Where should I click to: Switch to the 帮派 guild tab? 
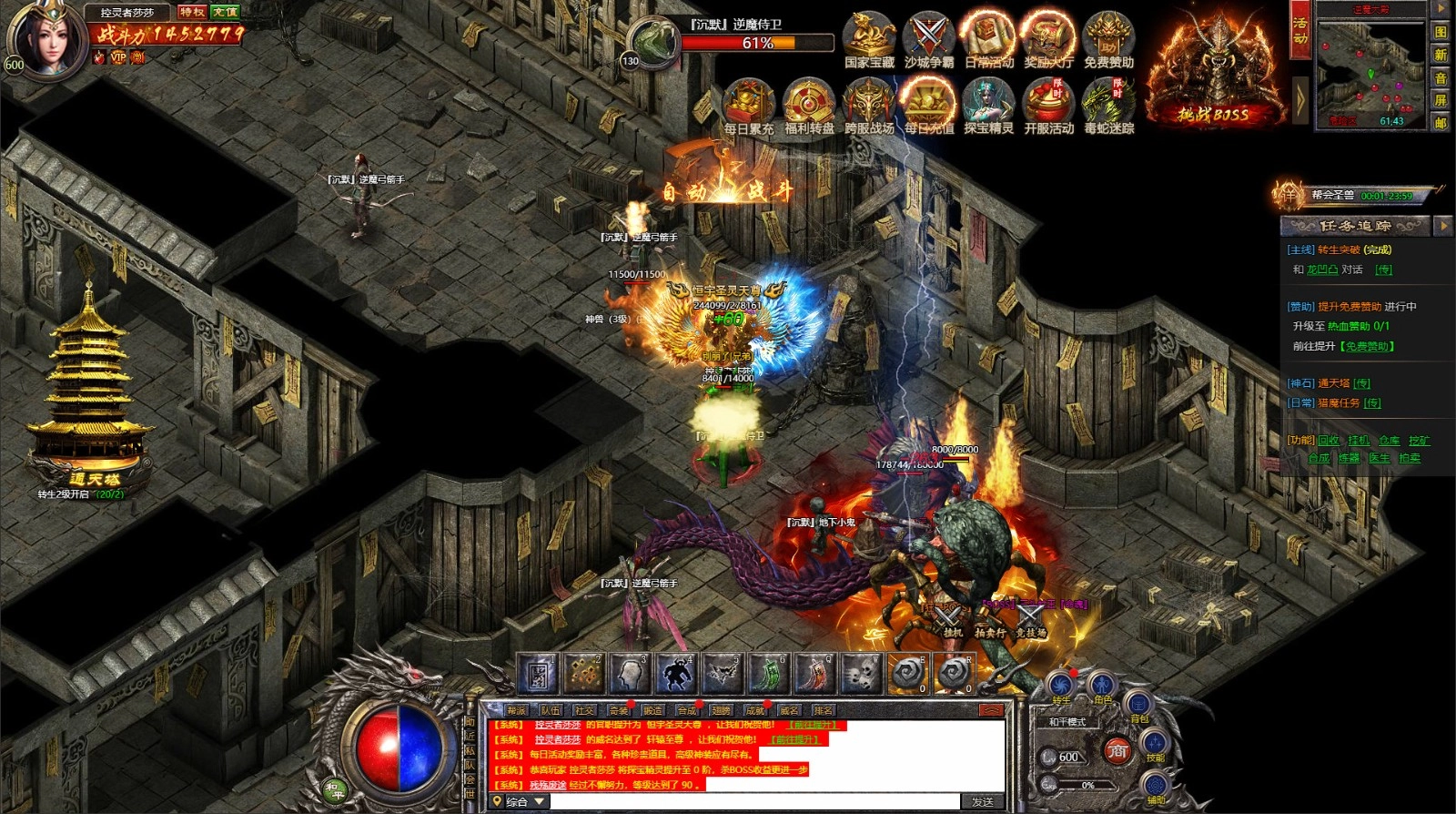pyautogui.click(x=517, y=710)
